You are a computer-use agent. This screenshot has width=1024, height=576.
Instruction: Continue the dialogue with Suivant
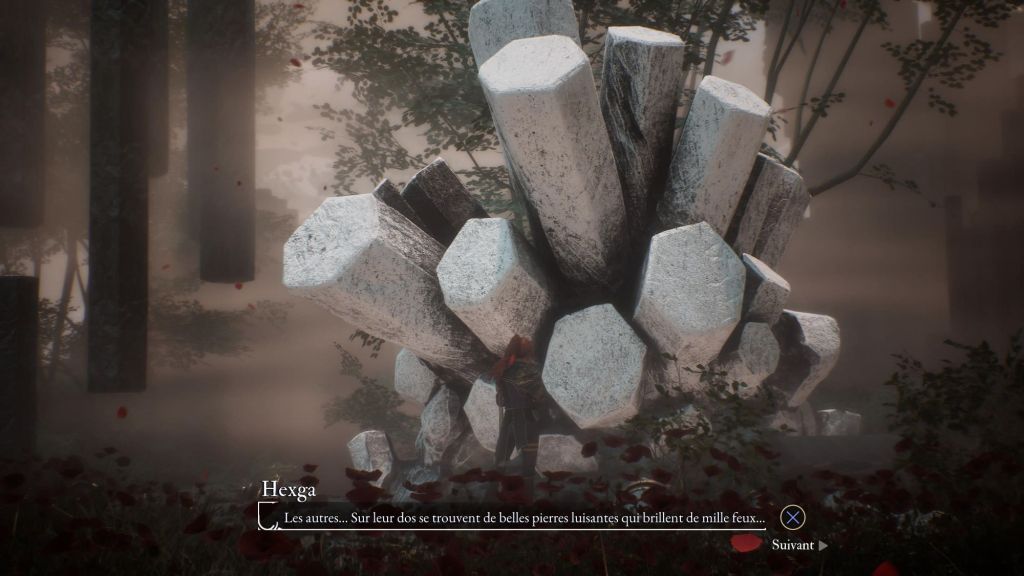798,545
